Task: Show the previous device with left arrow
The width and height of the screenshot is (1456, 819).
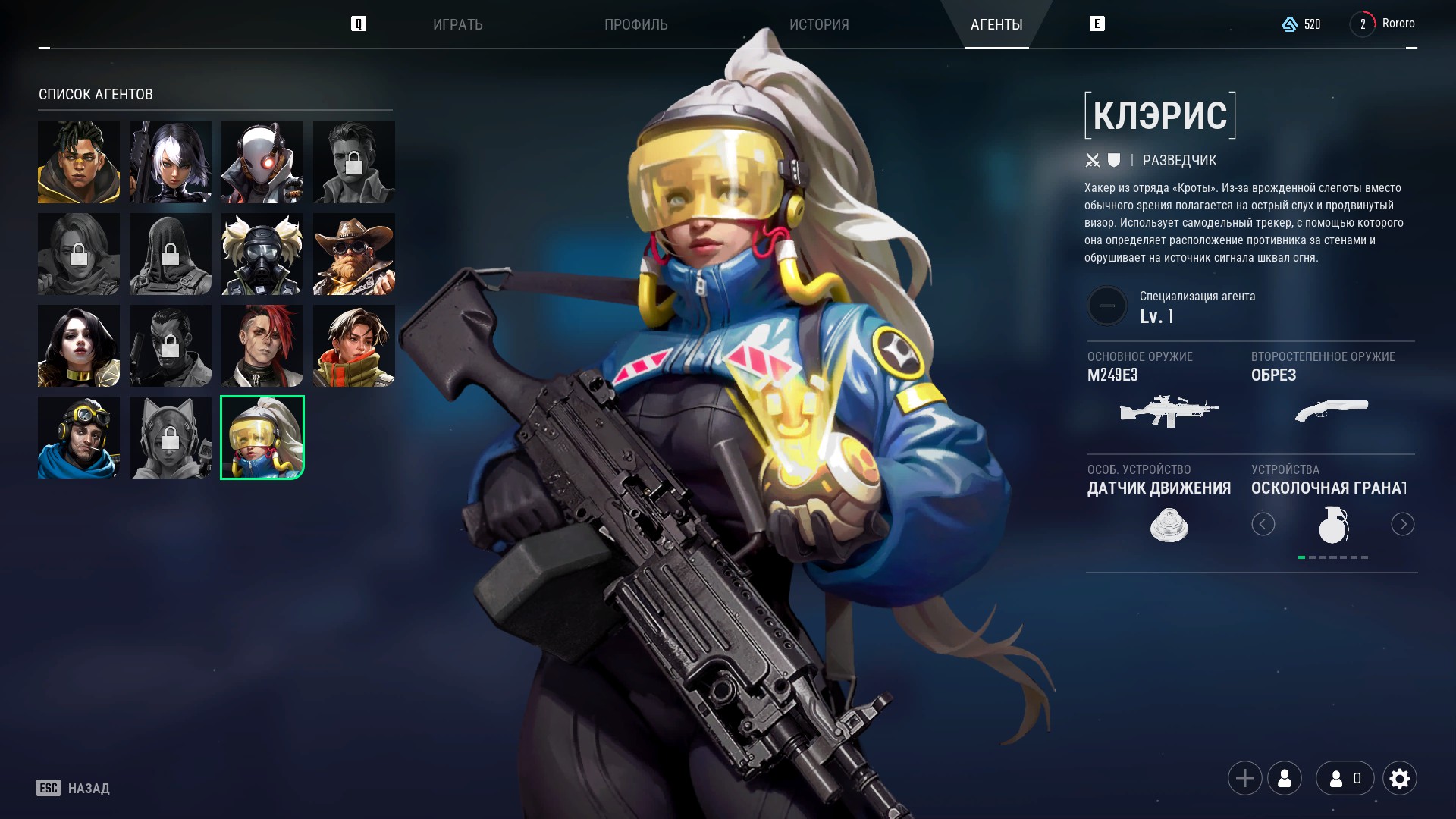Action: (x=1263, y=524)
